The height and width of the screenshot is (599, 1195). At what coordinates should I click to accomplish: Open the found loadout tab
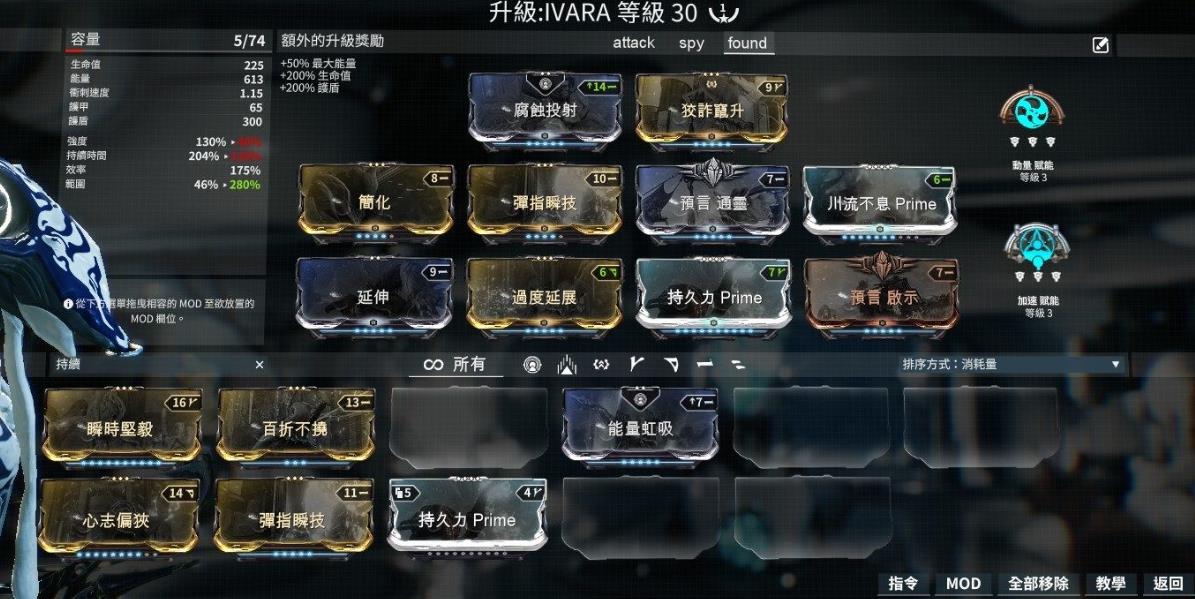point(747,43)
